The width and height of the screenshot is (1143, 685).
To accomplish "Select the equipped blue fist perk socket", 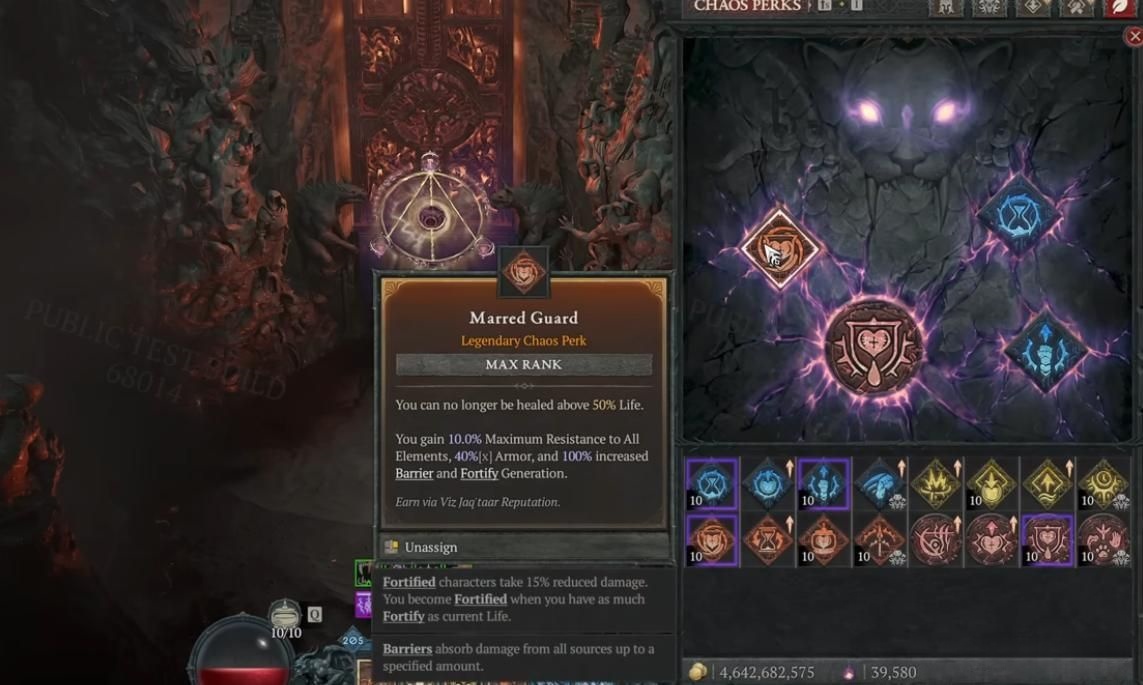I will coord(1043,351).
